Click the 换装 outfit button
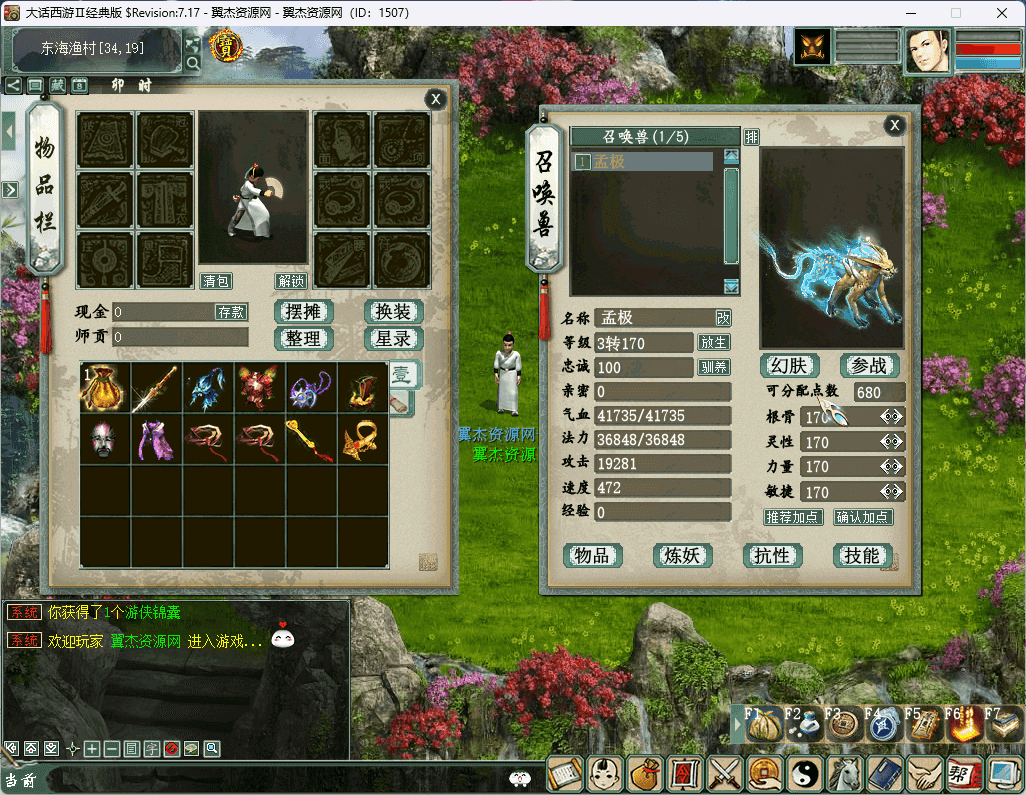Viewport: 1026px width, 795px height. pos(393,312)
